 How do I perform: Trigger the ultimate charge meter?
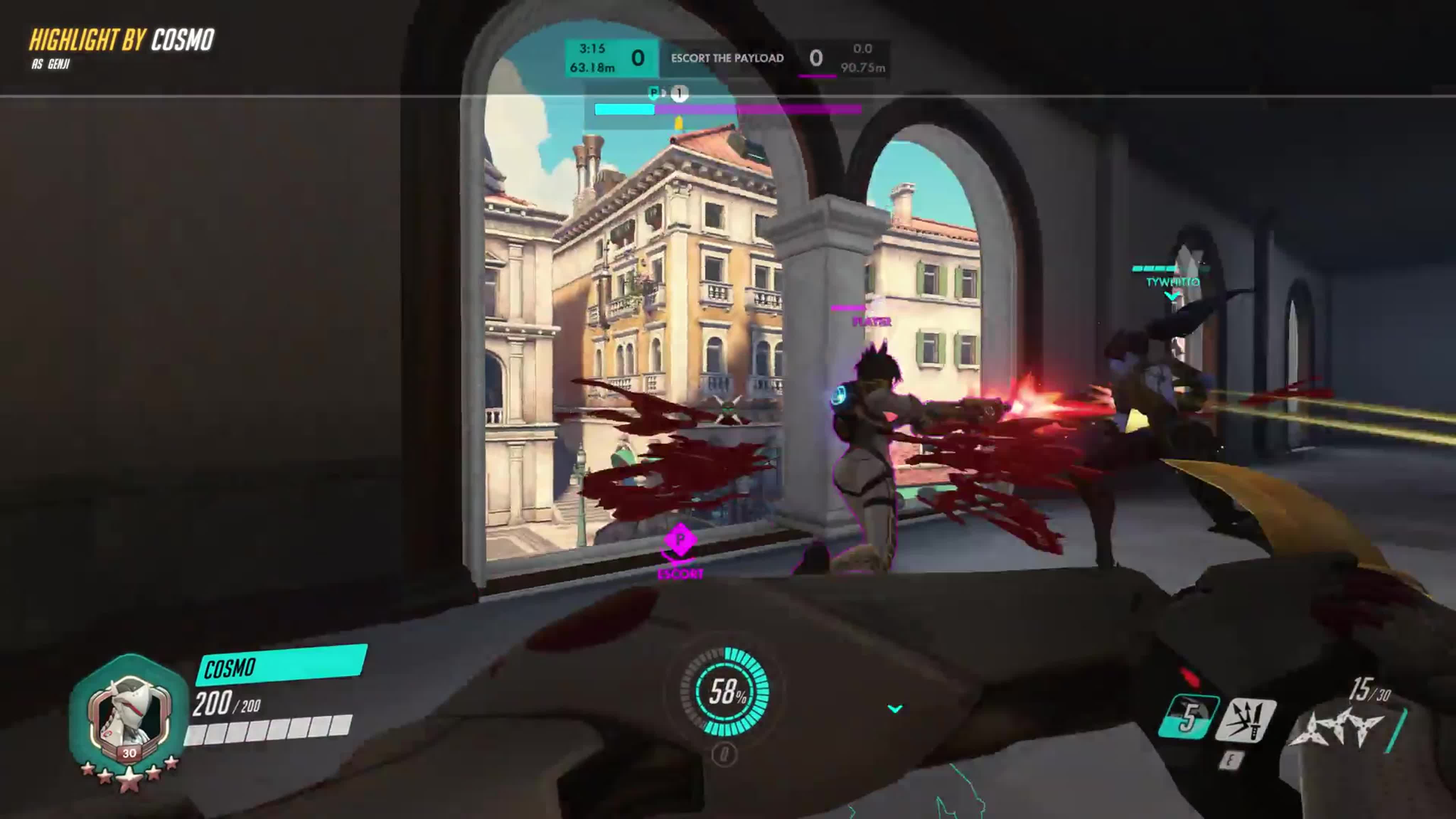point(725,691)
